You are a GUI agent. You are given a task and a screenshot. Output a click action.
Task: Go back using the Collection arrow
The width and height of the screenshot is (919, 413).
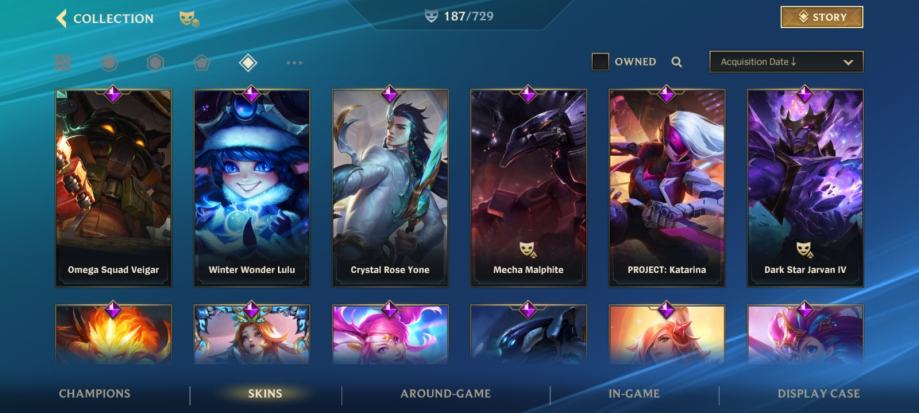tap(61, 18)
